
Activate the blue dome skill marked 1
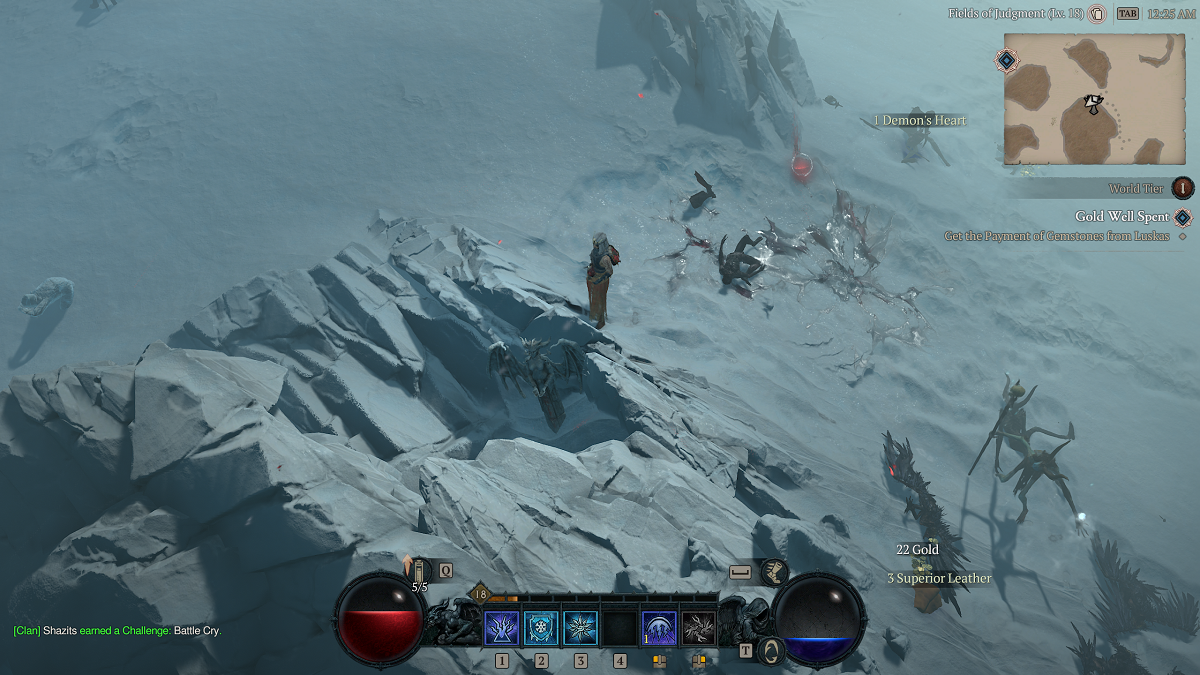659,628
